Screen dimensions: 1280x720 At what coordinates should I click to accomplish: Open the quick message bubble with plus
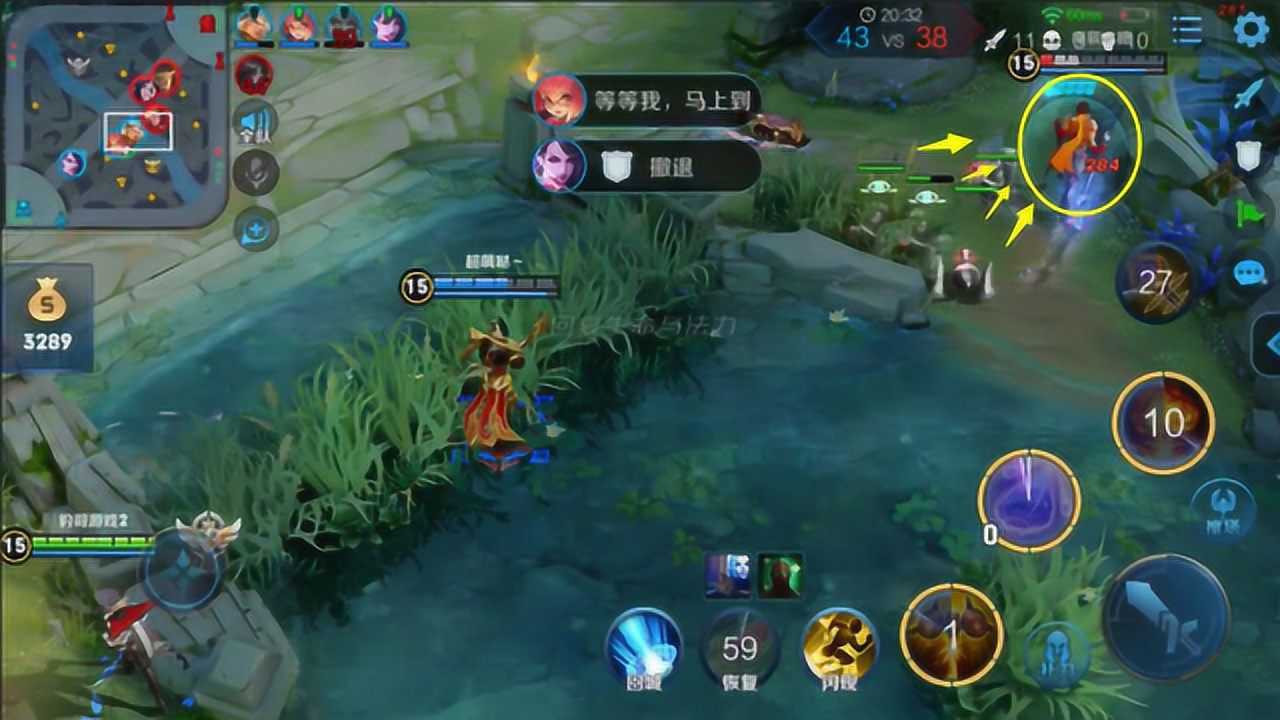point(255,230)
